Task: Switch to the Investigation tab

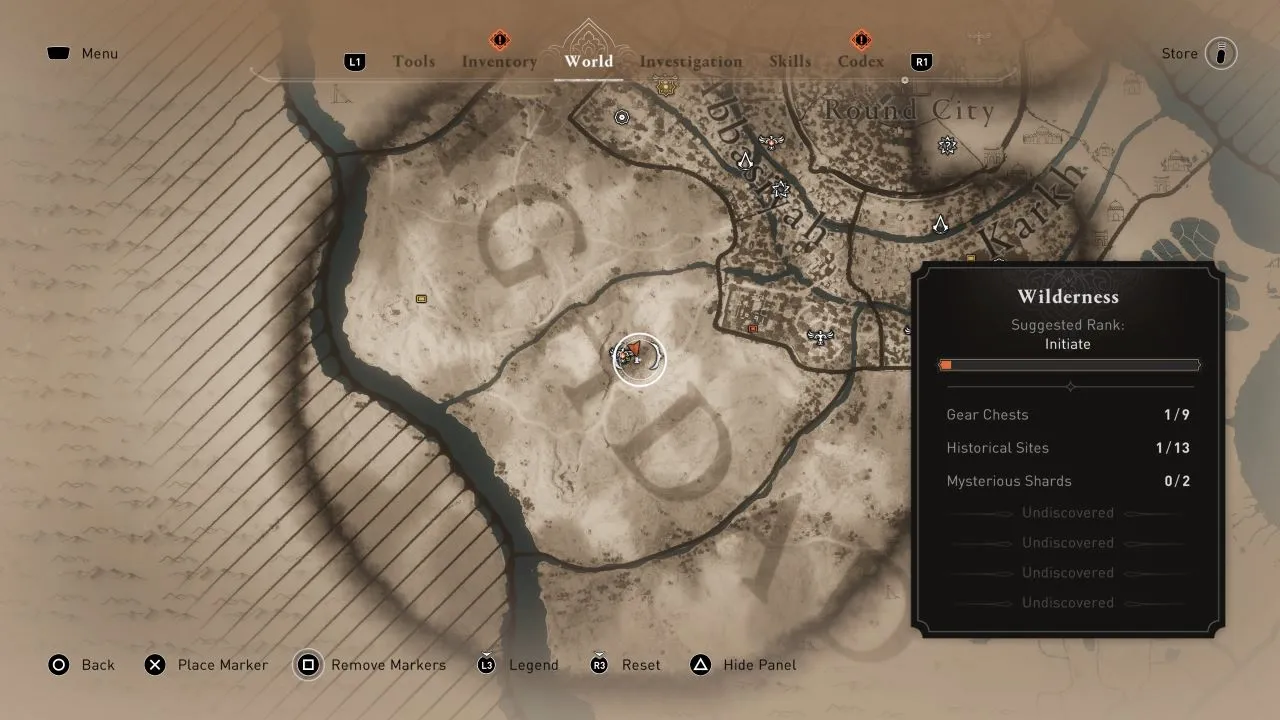Action: (690, 61)
